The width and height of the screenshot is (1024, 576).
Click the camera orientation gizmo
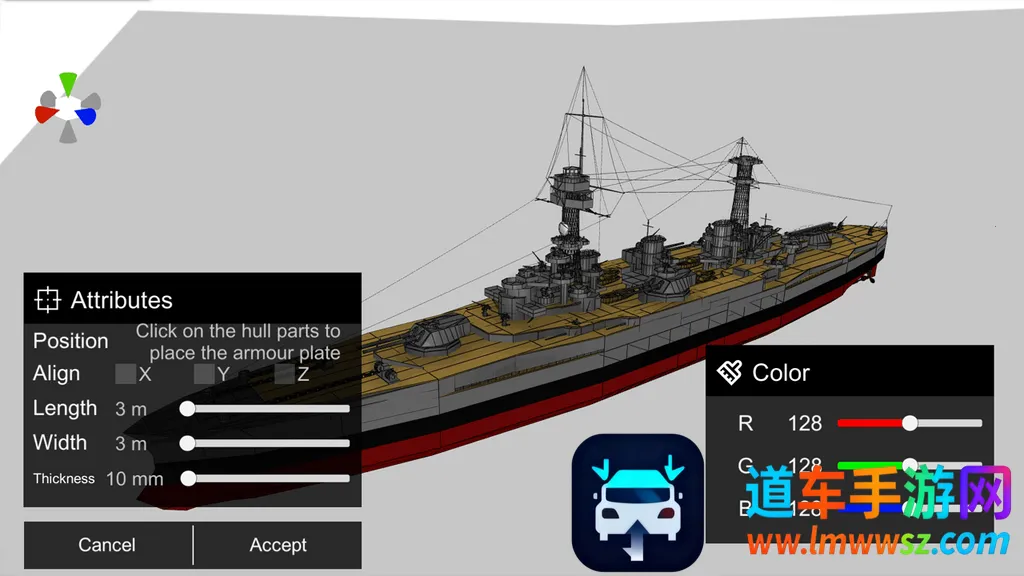point(67,107)
